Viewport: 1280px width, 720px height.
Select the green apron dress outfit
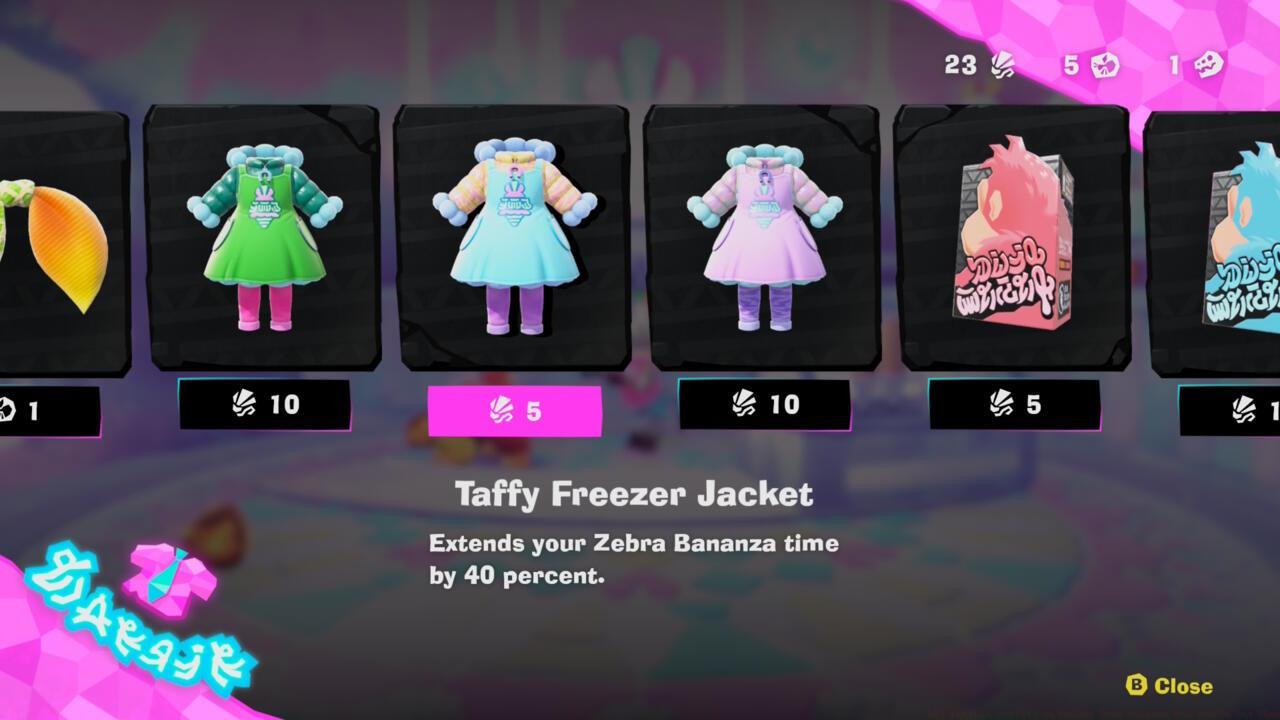click(x=263, y=240)
